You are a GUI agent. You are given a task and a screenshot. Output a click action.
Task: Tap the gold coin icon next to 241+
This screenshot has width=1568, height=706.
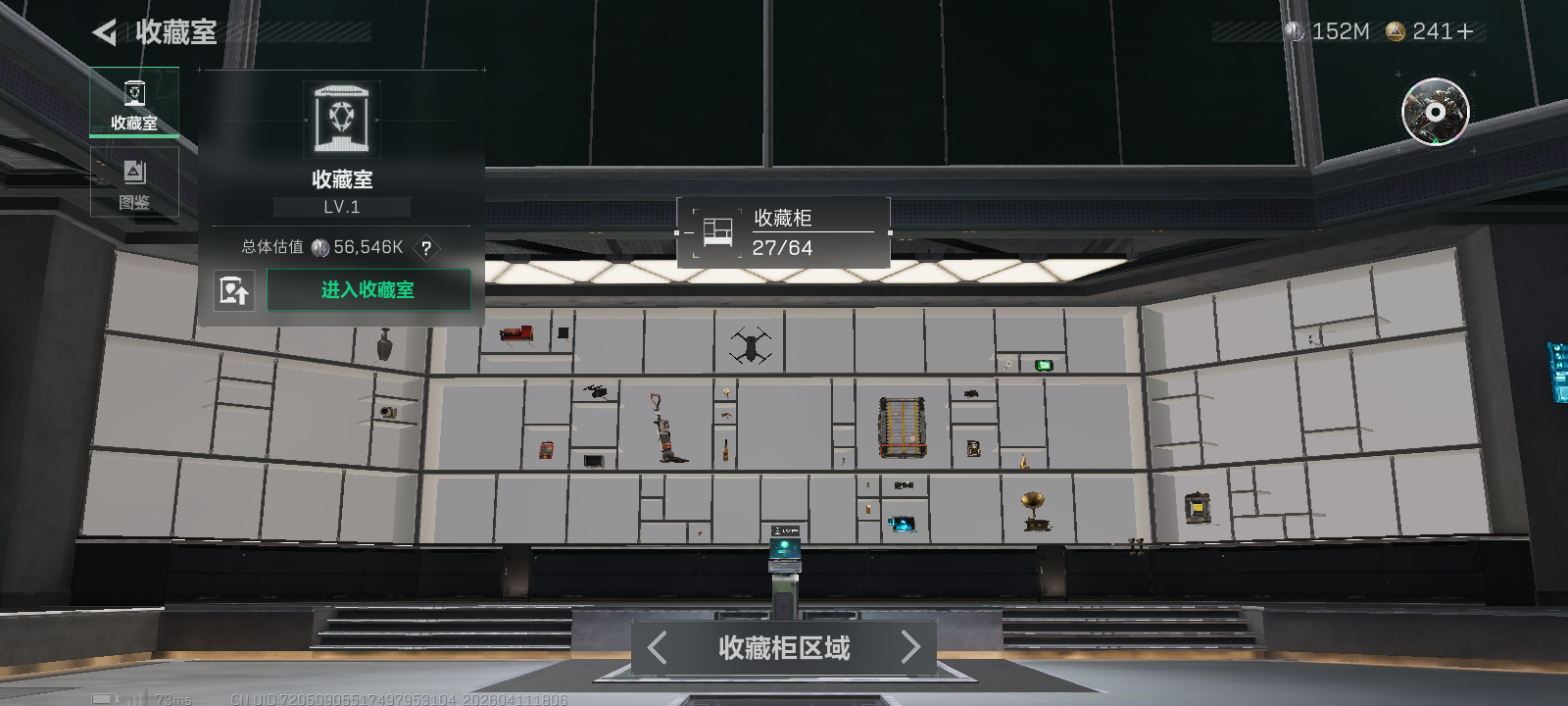pos(1396,31)
